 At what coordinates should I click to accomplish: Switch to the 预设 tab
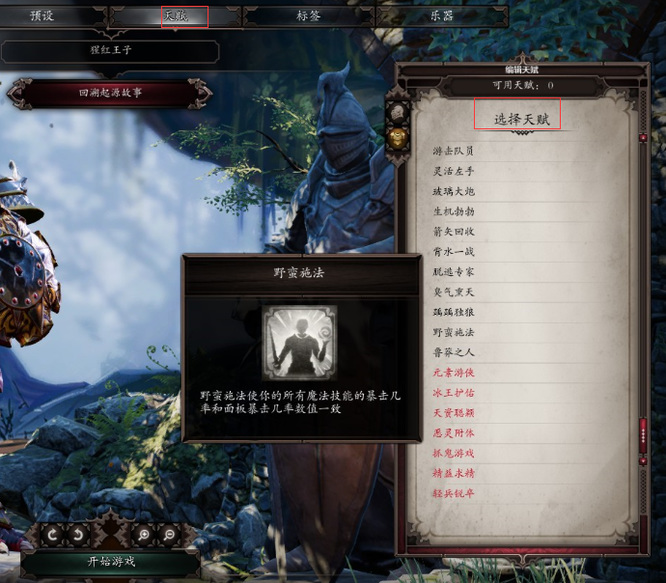click(x=42, y=16)
